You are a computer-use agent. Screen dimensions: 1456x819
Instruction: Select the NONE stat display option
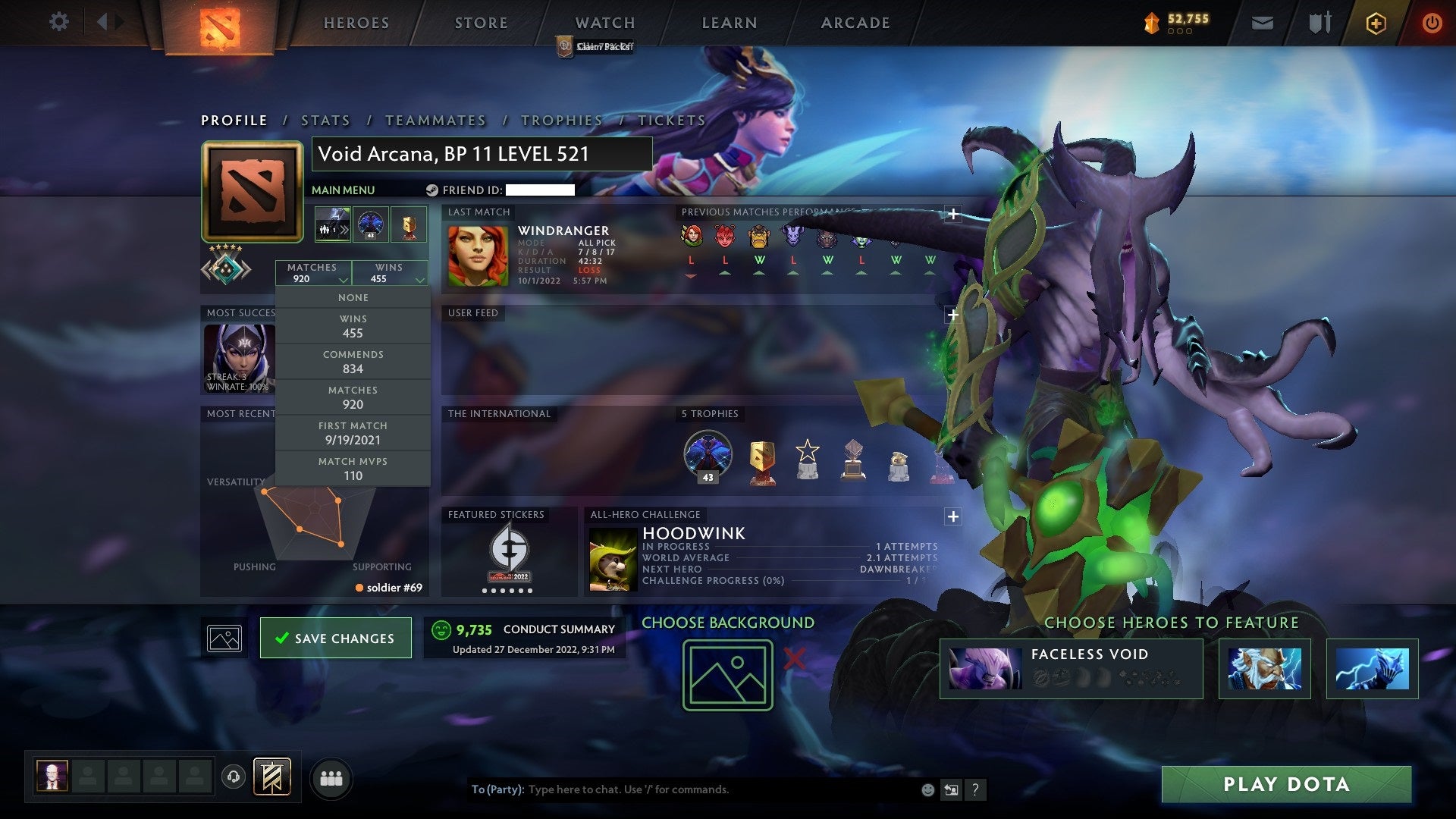tap(353, 297)
